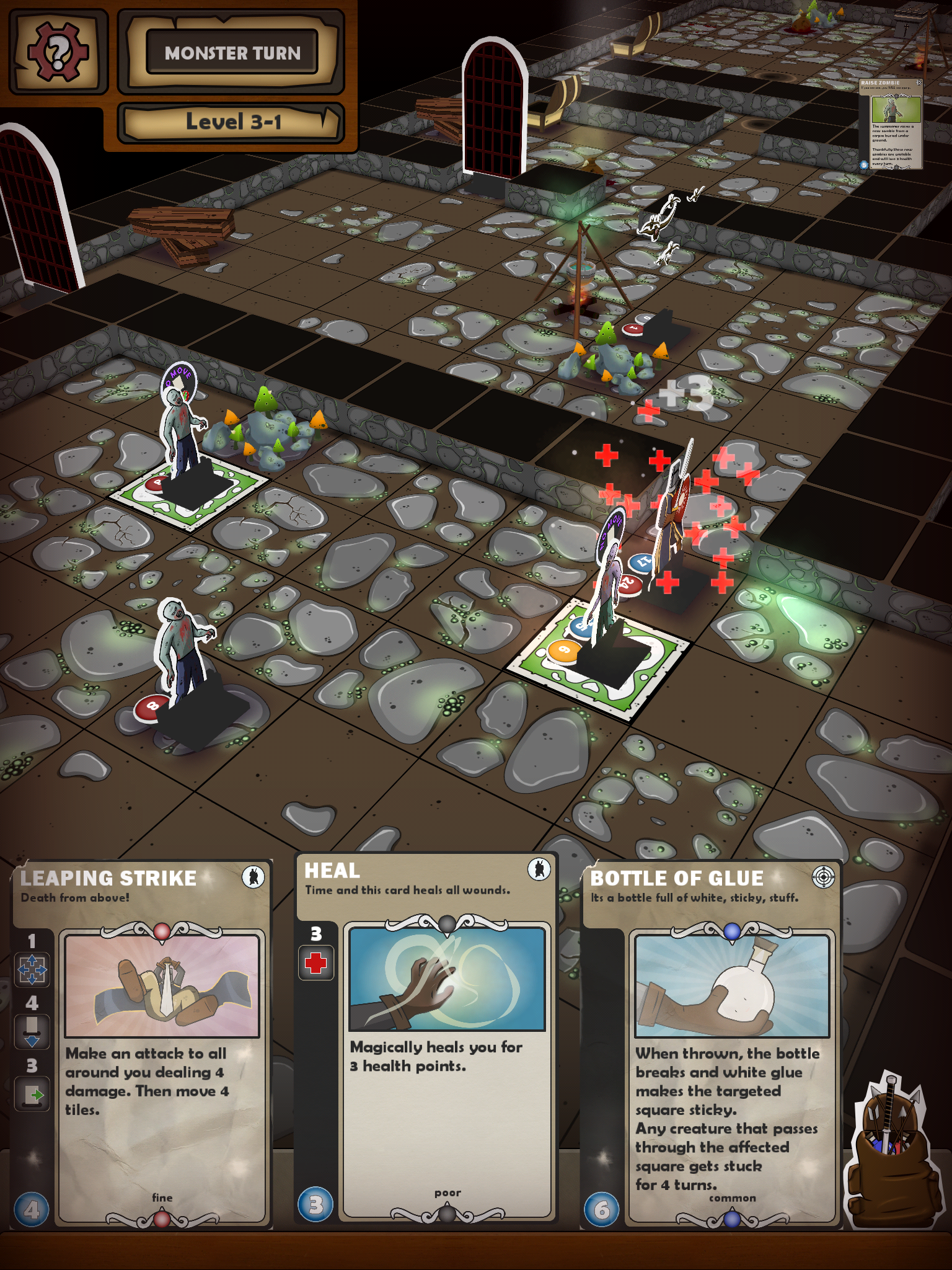Screen dimensions: 952x1270
Task: Click the MONSTER TURN banner
Action: 232,53
